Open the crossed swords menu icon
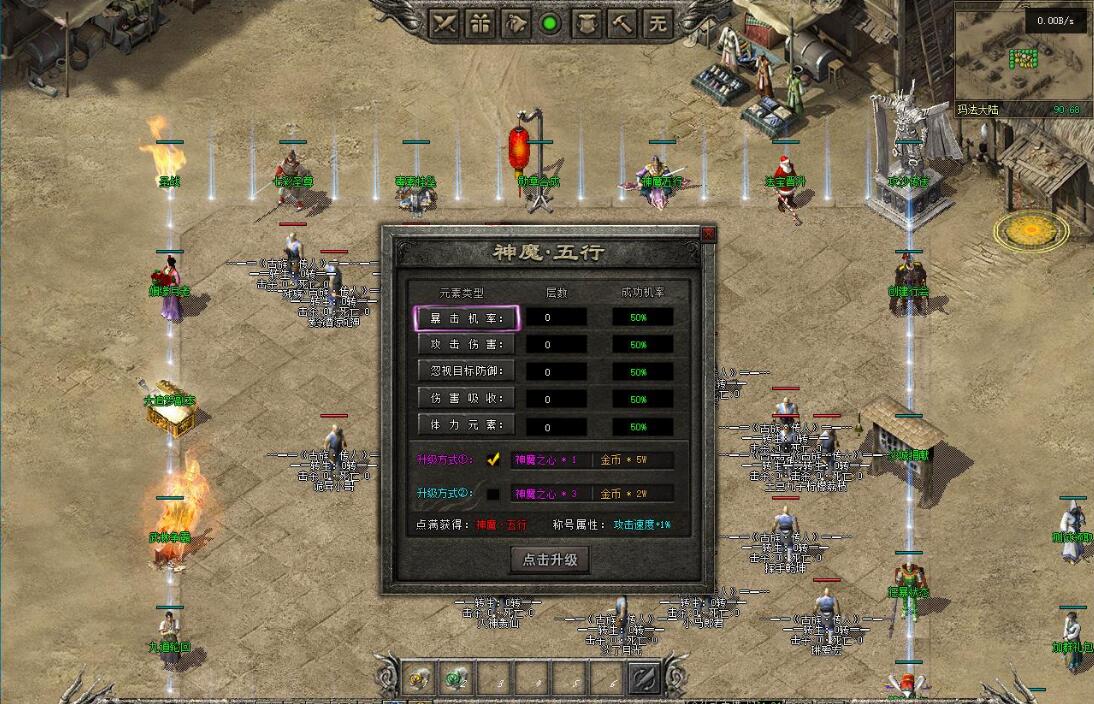The image size is (1094, 704). (x=445, y=23)
